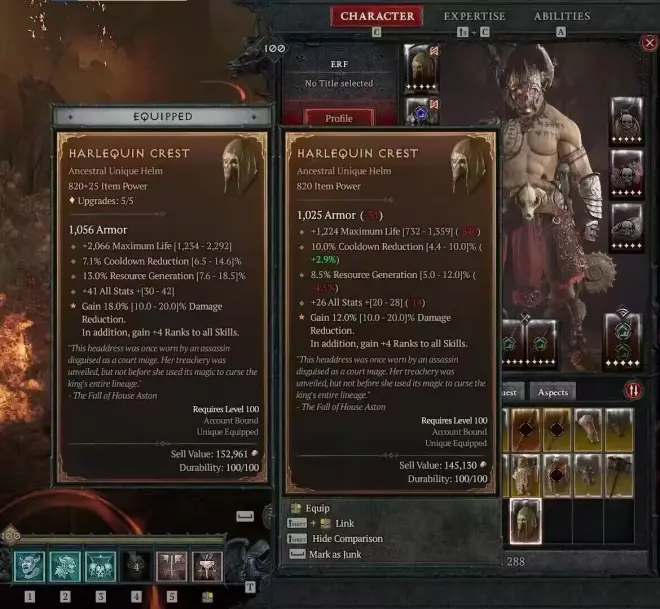Switch to the Aspects inventory tab

click(553, 392)
